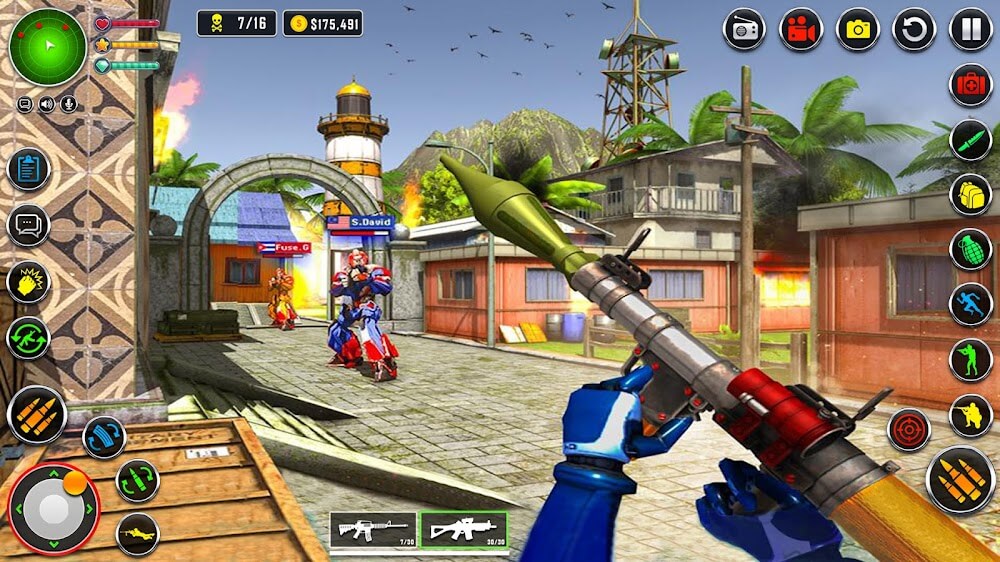Open the blue clipboard objectives
Viewport: 1000px width, 562px height.
coord(28,169)
